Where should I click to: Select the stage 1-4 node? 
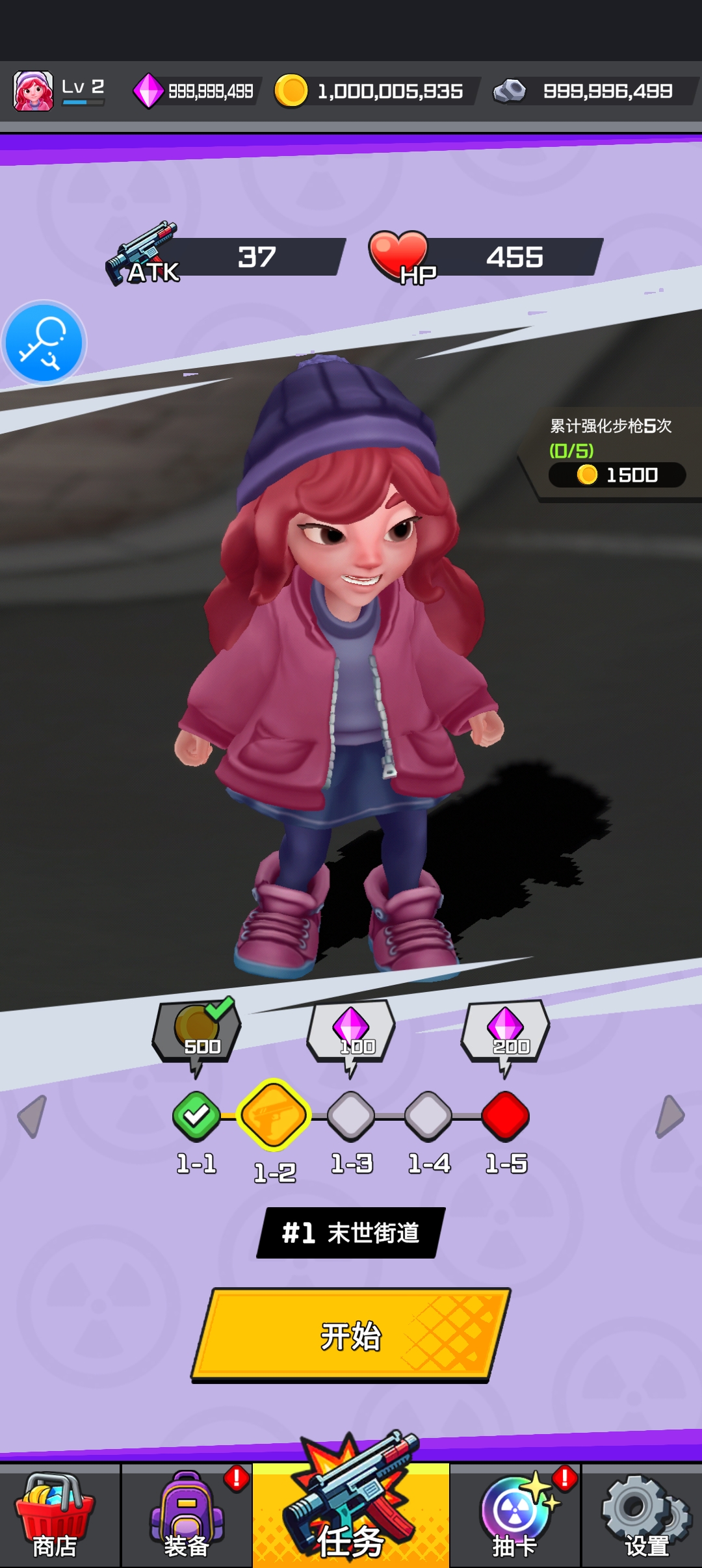click(x=428, y=1116)
